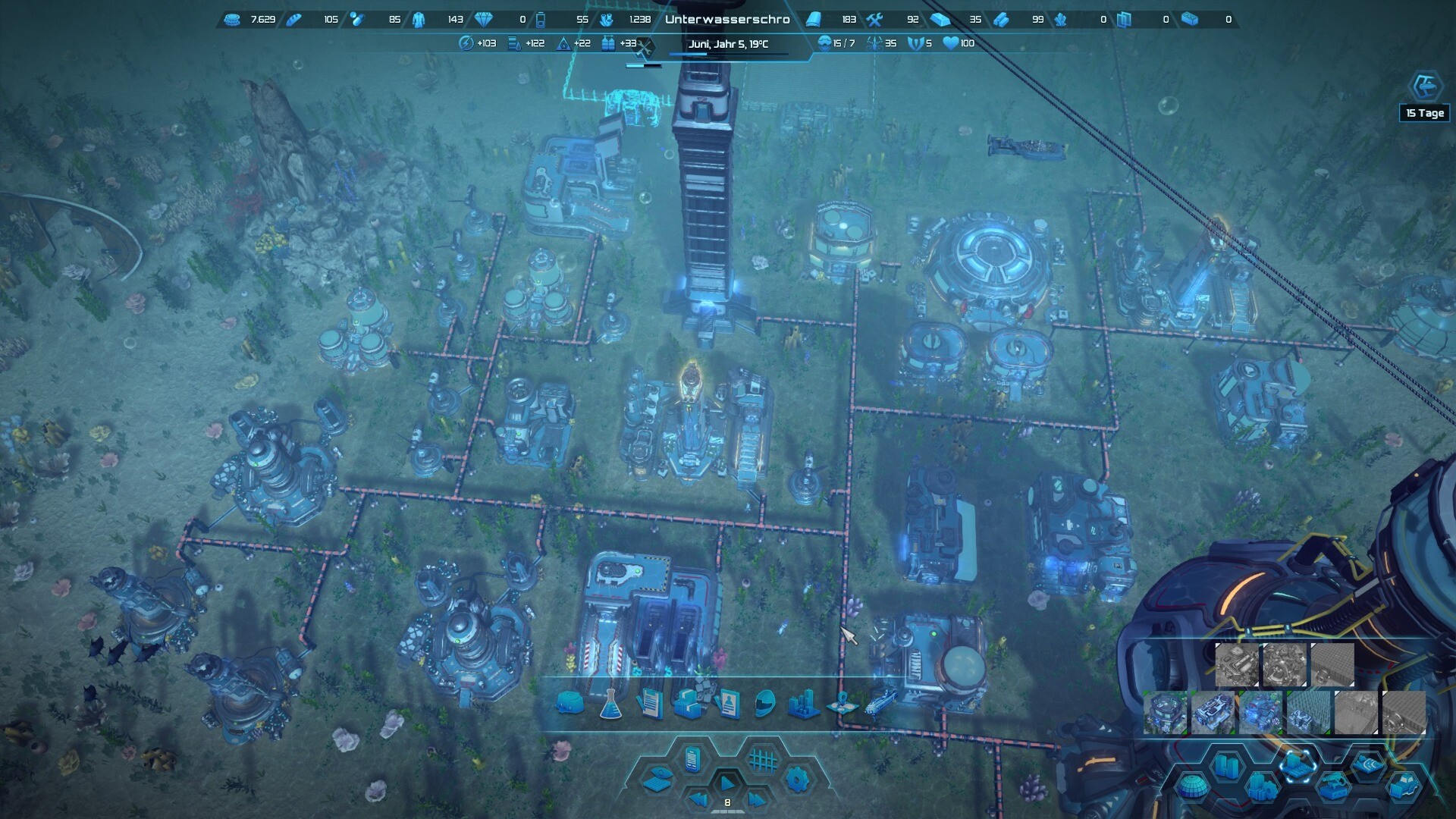The width and height of the screenshot is (1456, 819).
Task: Show the city statistics chart panel
Action: point(804,704)
